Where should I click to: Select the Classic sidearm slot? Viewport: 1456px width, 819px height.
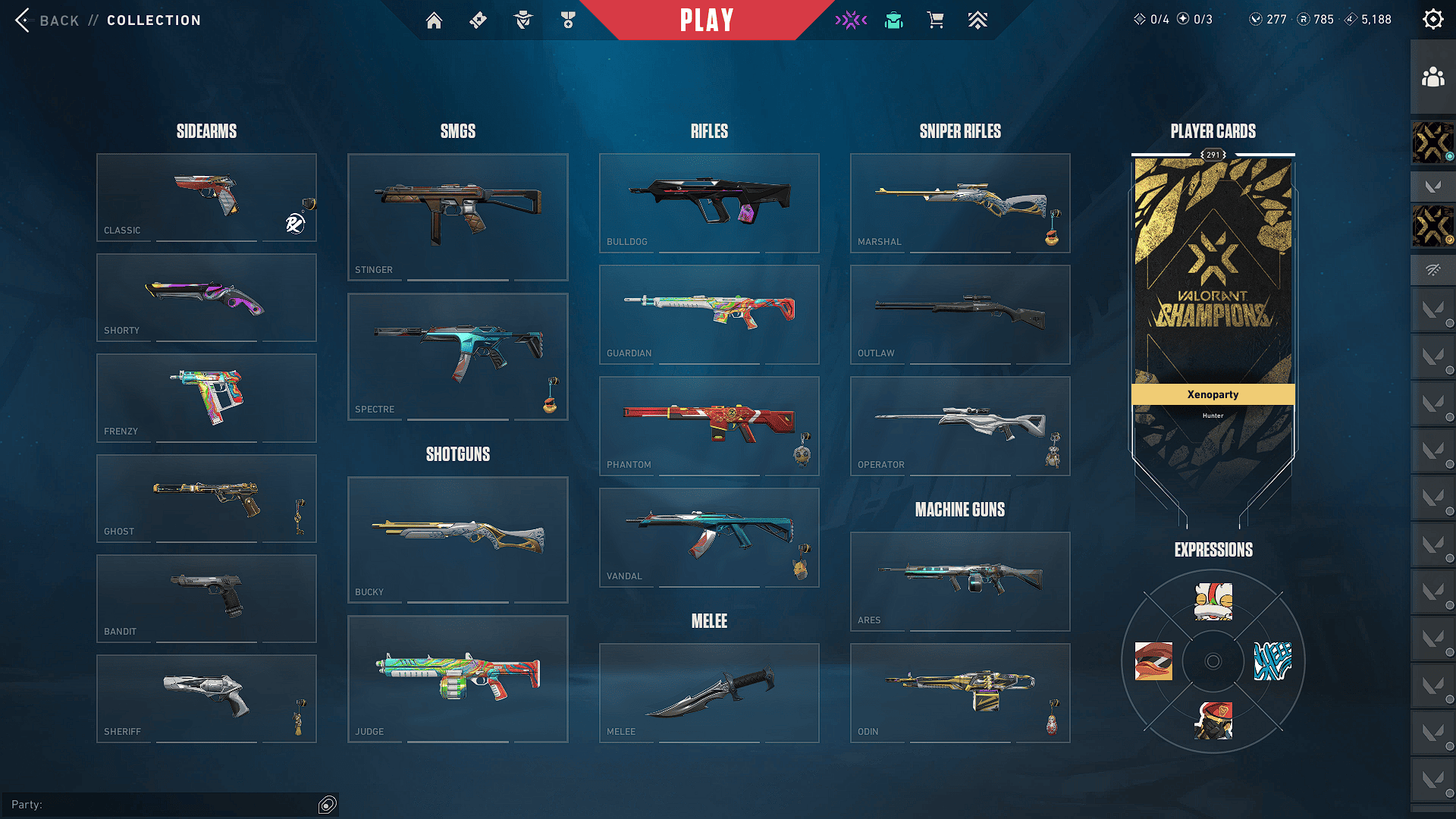[x=206, y=197]
